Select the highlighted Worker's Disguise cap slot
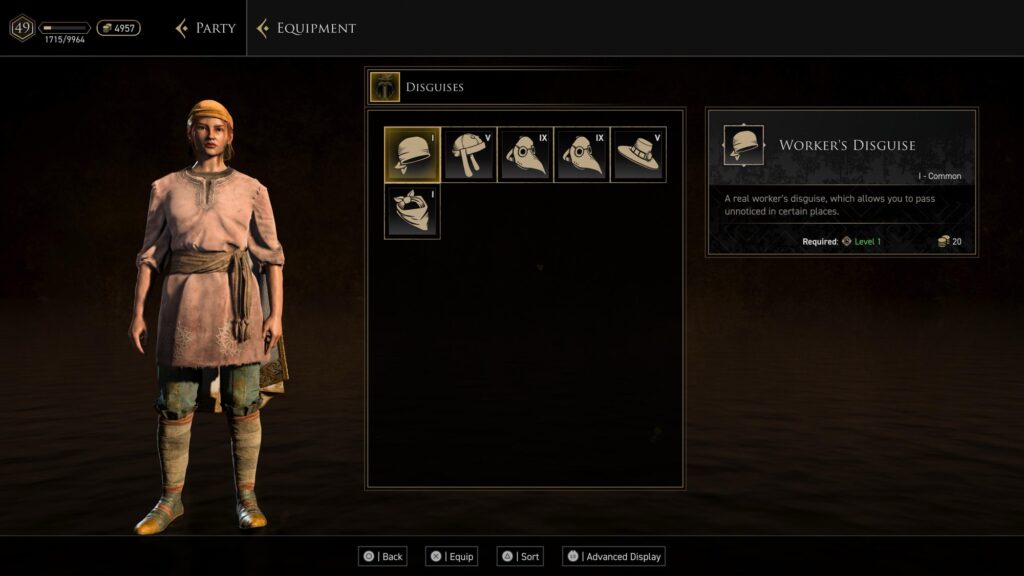Screen dimensions: 1024x576 412,154
